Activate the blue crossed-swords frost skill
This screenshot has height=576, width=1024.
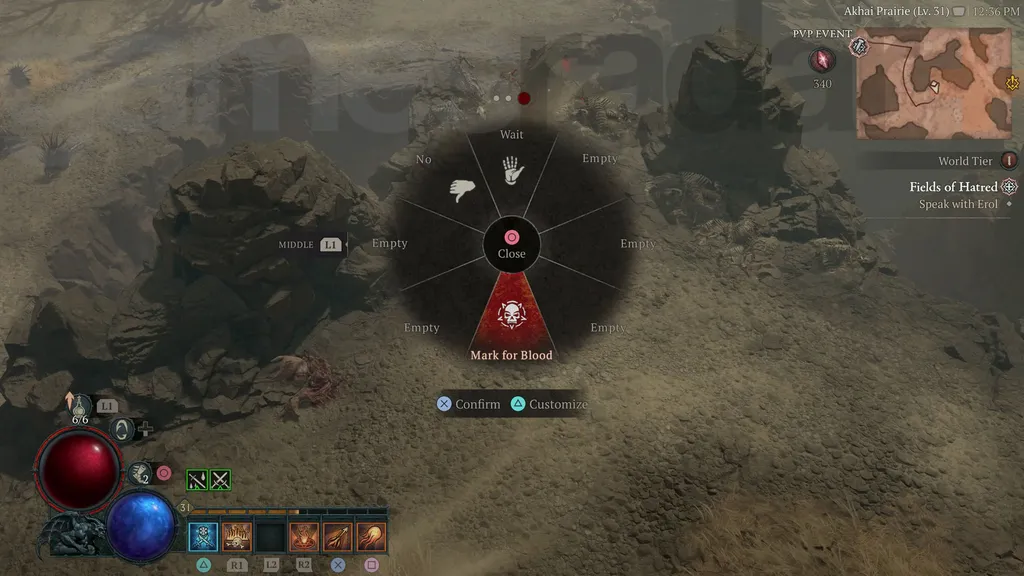click(203, 537)
